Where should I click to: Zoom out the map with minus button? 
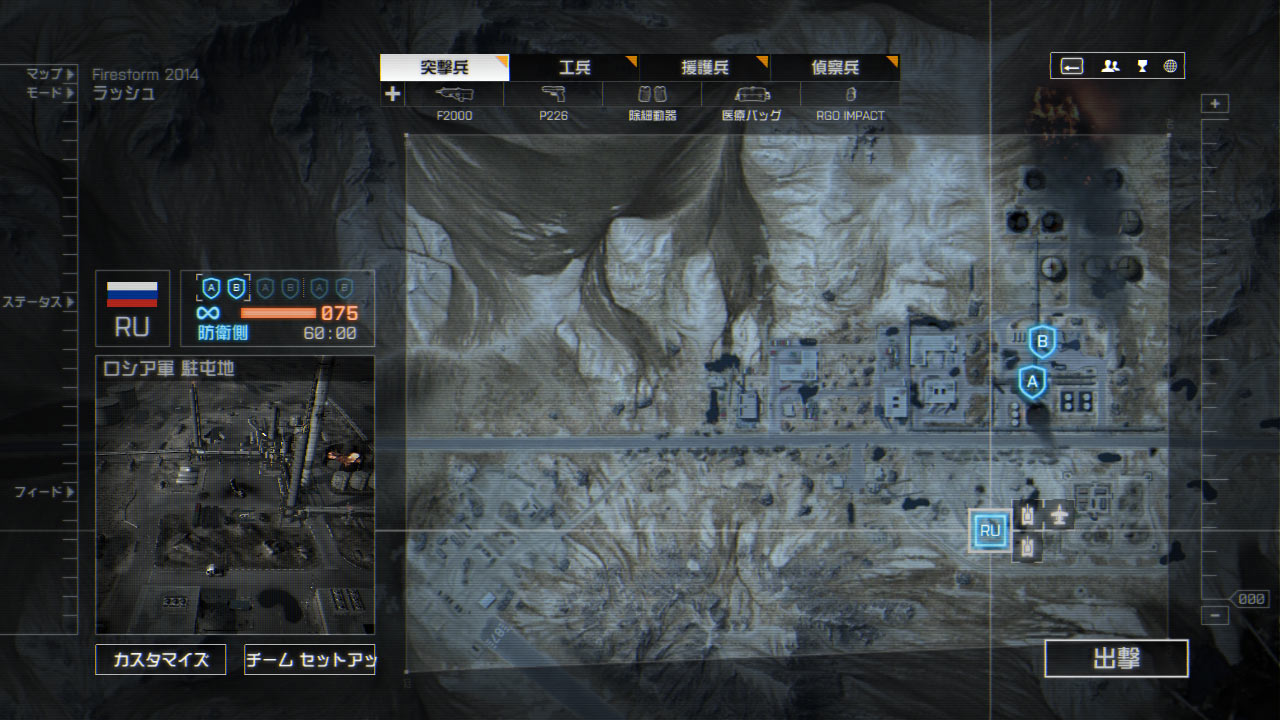pyautogui.click(x=1215, y=616)
